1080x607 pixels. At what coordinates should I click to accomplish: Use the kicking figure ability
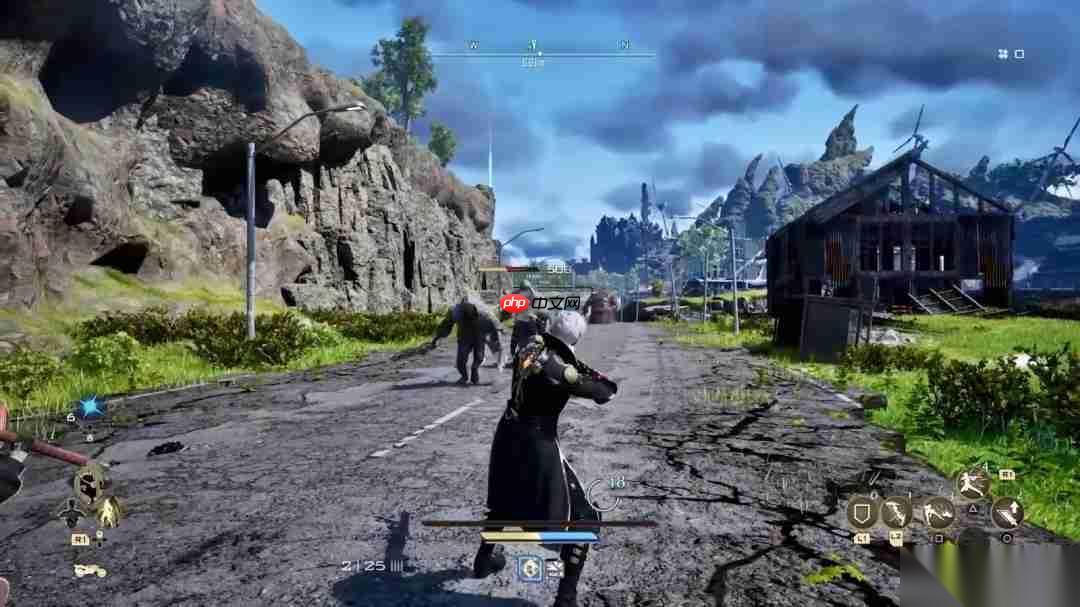tap(938, 513)
